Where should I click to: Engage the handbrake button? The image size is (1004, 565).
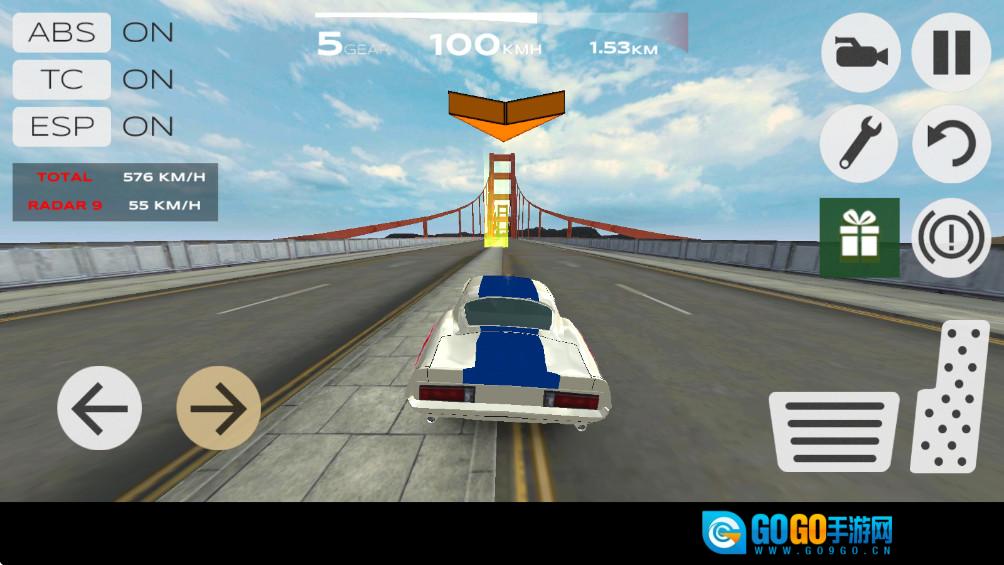pos(951,238)
